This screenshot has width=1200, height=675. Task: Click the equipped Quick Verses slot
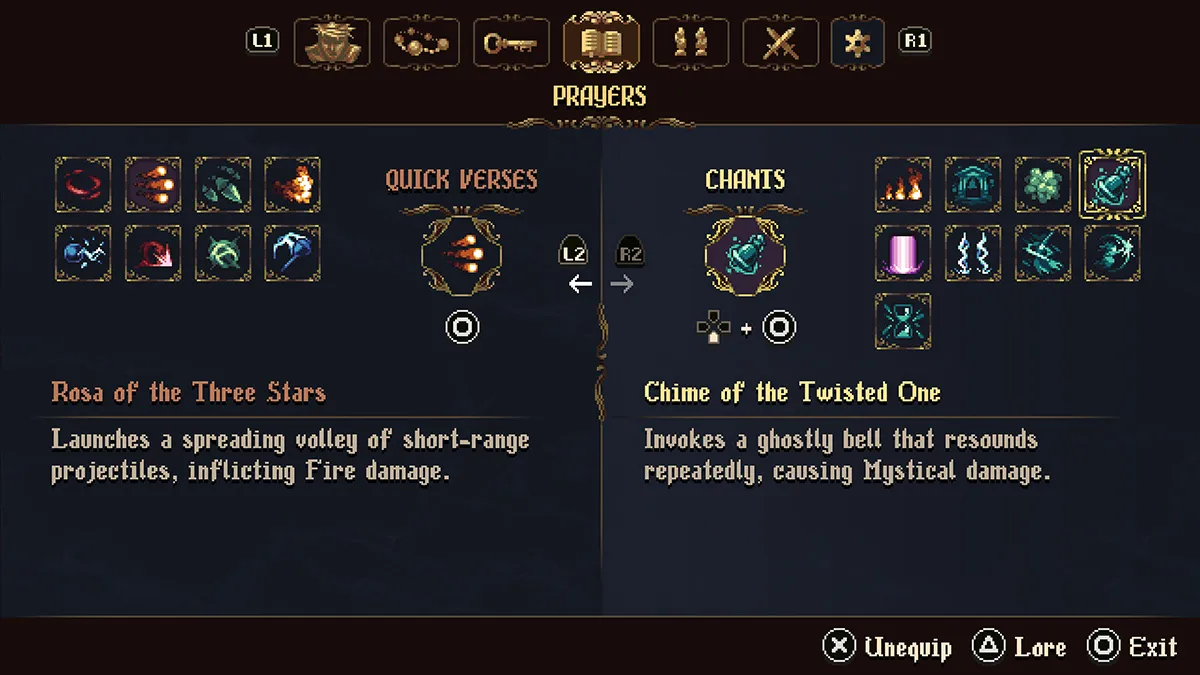pyautogui.click(x=462, y=253)
